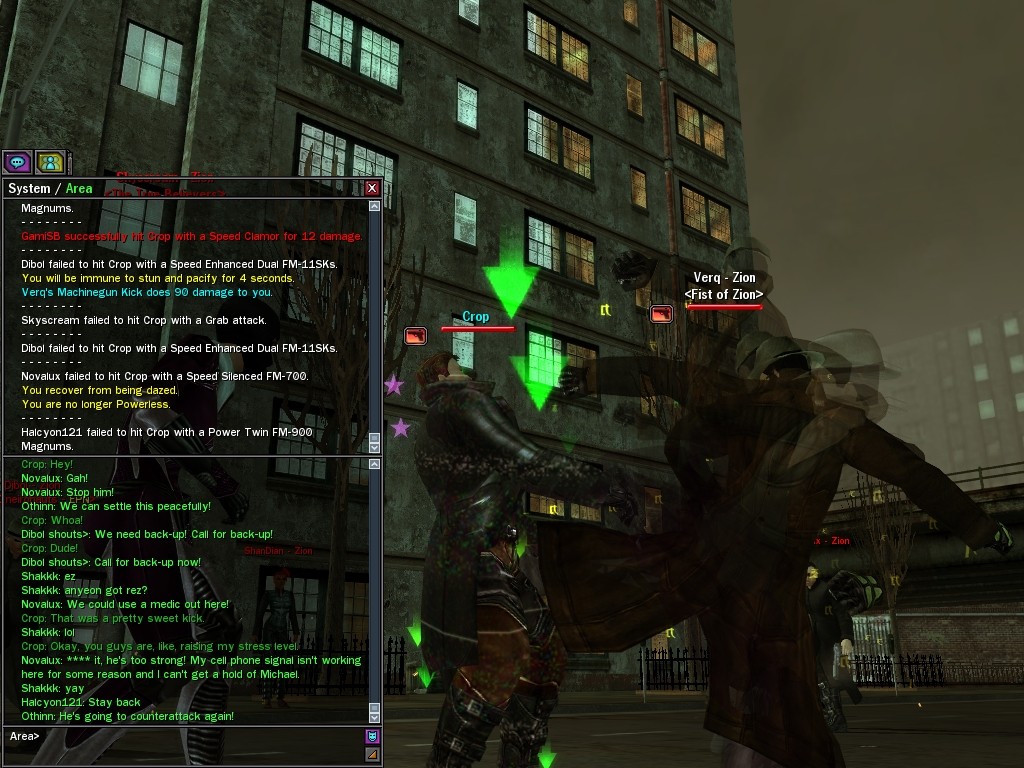Click the red weapon icon beside Crop's name
Viewport: 1024px width, 768px height.
tap(415, 336)
